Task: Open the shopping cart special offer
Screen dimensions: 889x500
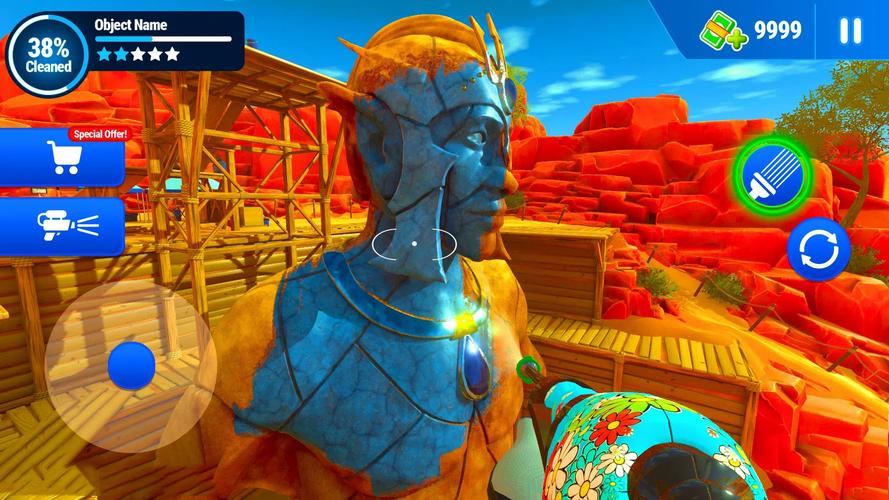Action: click(63, 158)
